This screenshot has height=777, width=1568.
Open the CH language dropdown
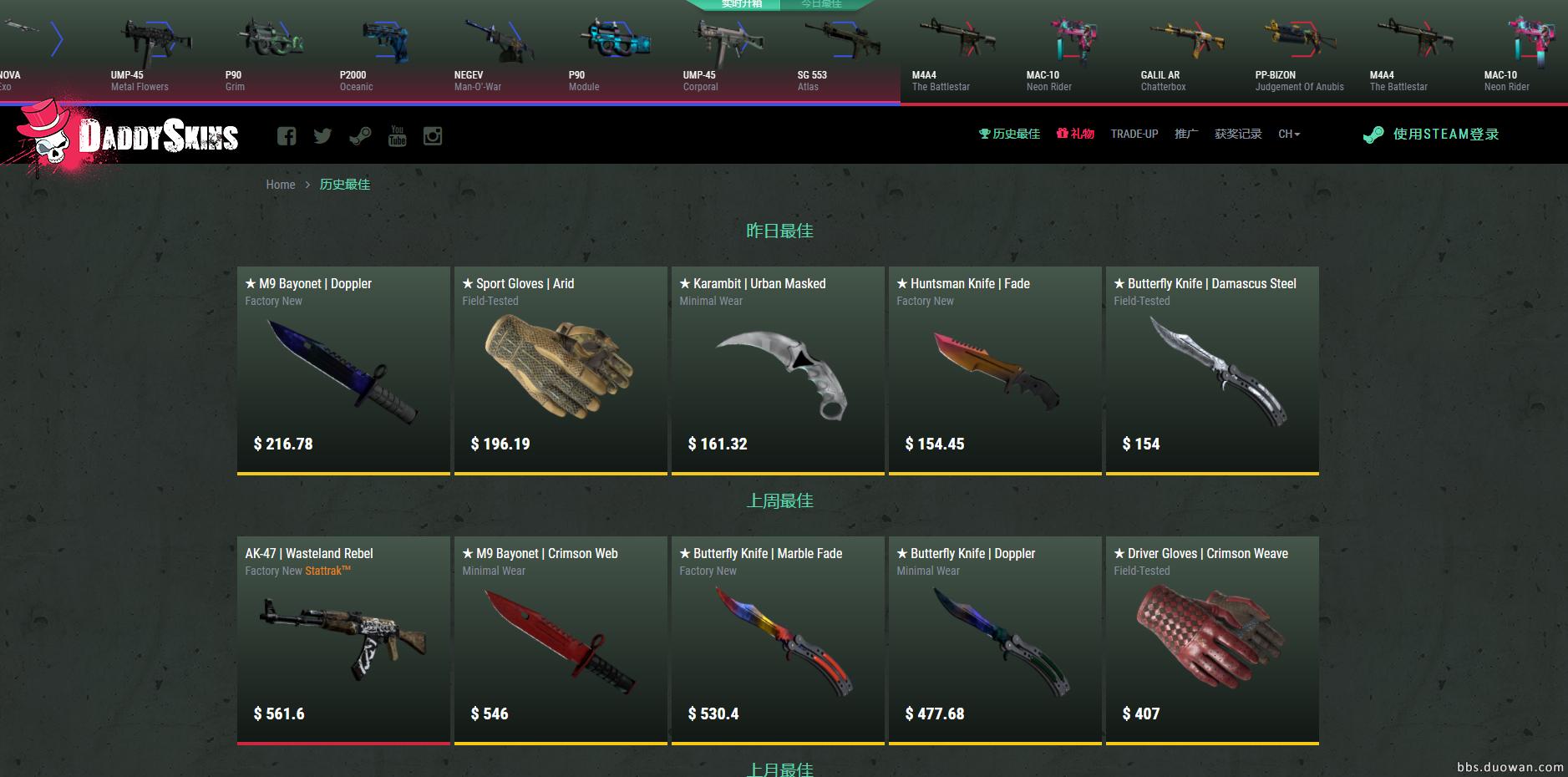(x=1288, y=134)
